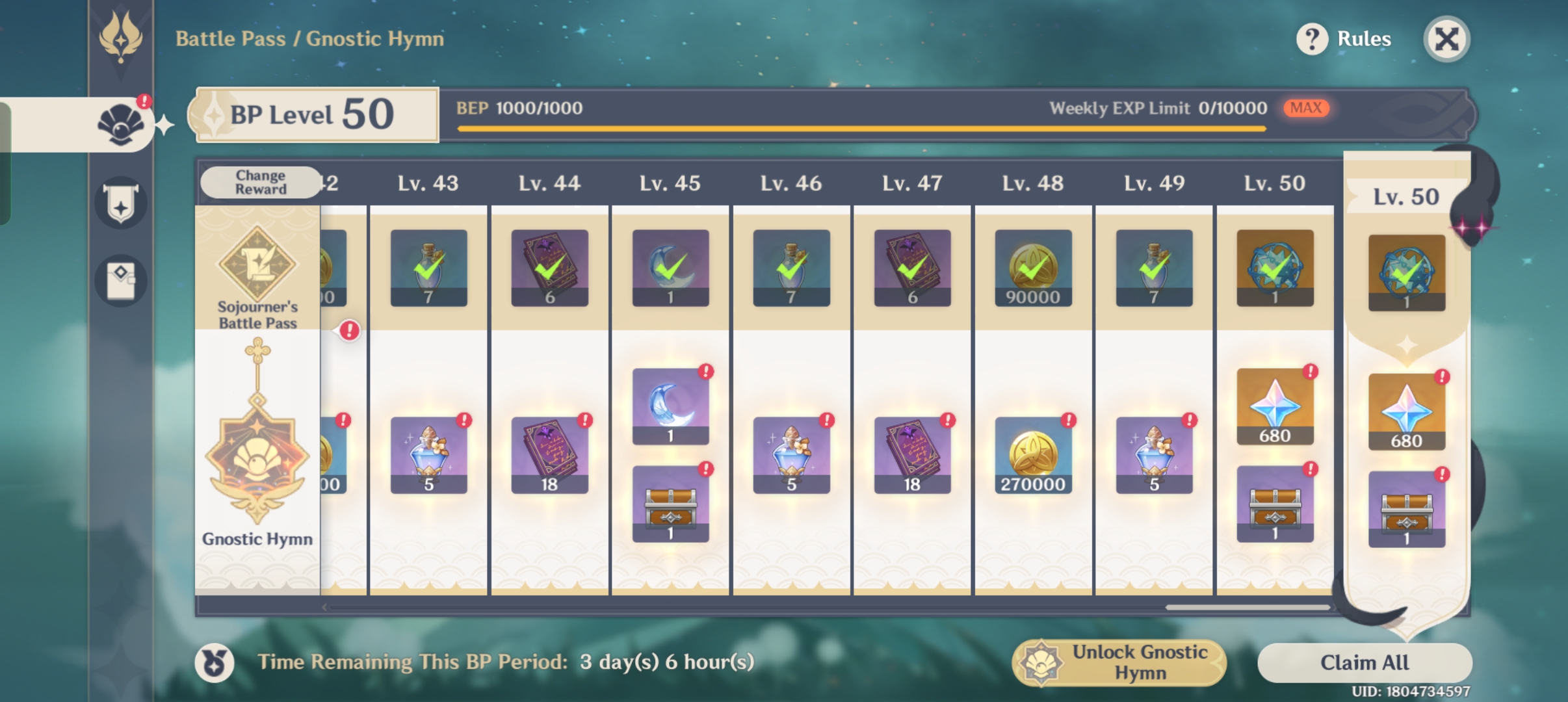
Task: Unlock Gnostic Hymn
Action: pyautogui.click(x=1119, y=662)
